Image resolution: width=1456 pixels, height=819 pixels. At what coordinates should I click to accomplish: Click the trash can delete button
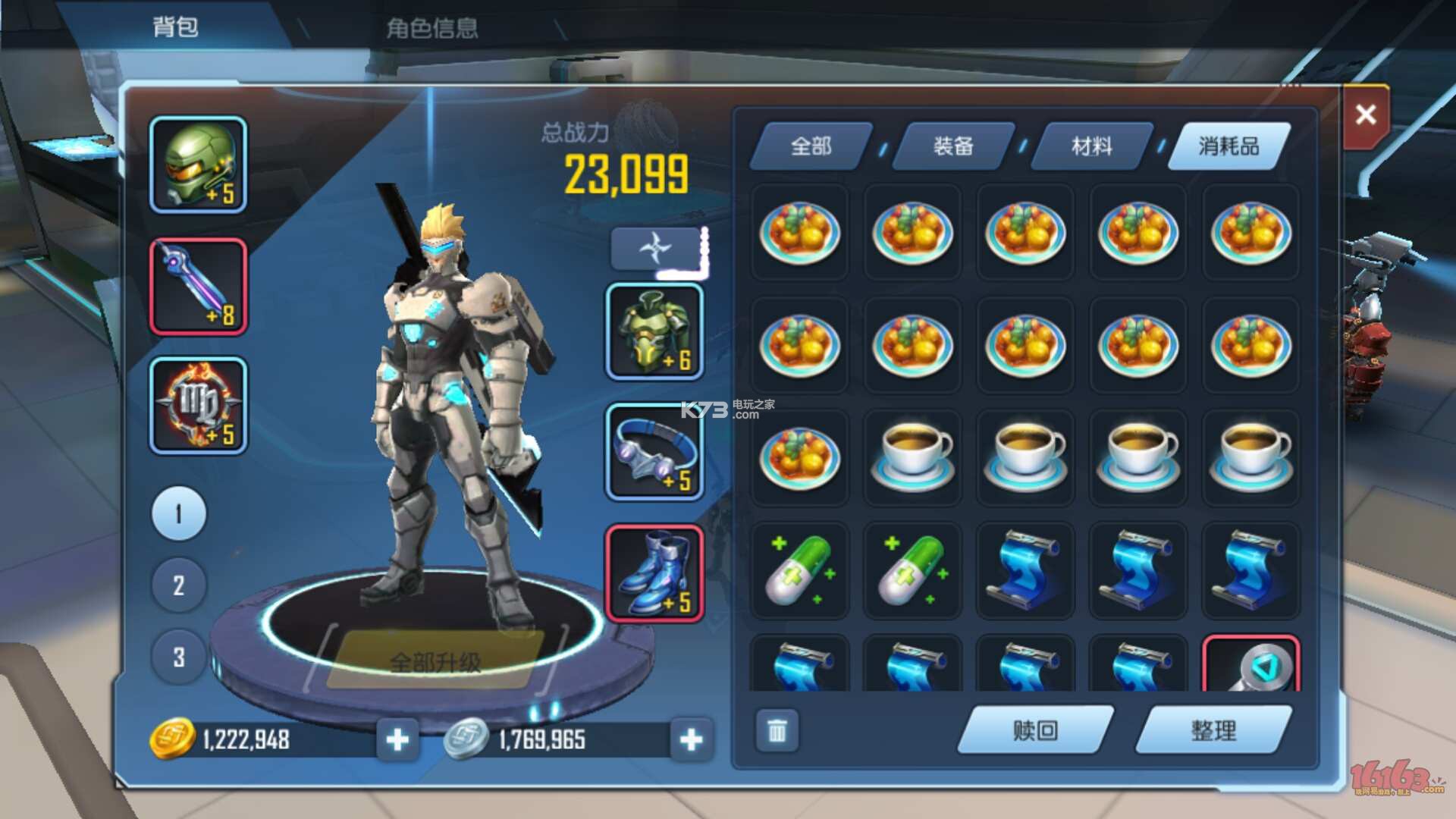tap(777, 731)
